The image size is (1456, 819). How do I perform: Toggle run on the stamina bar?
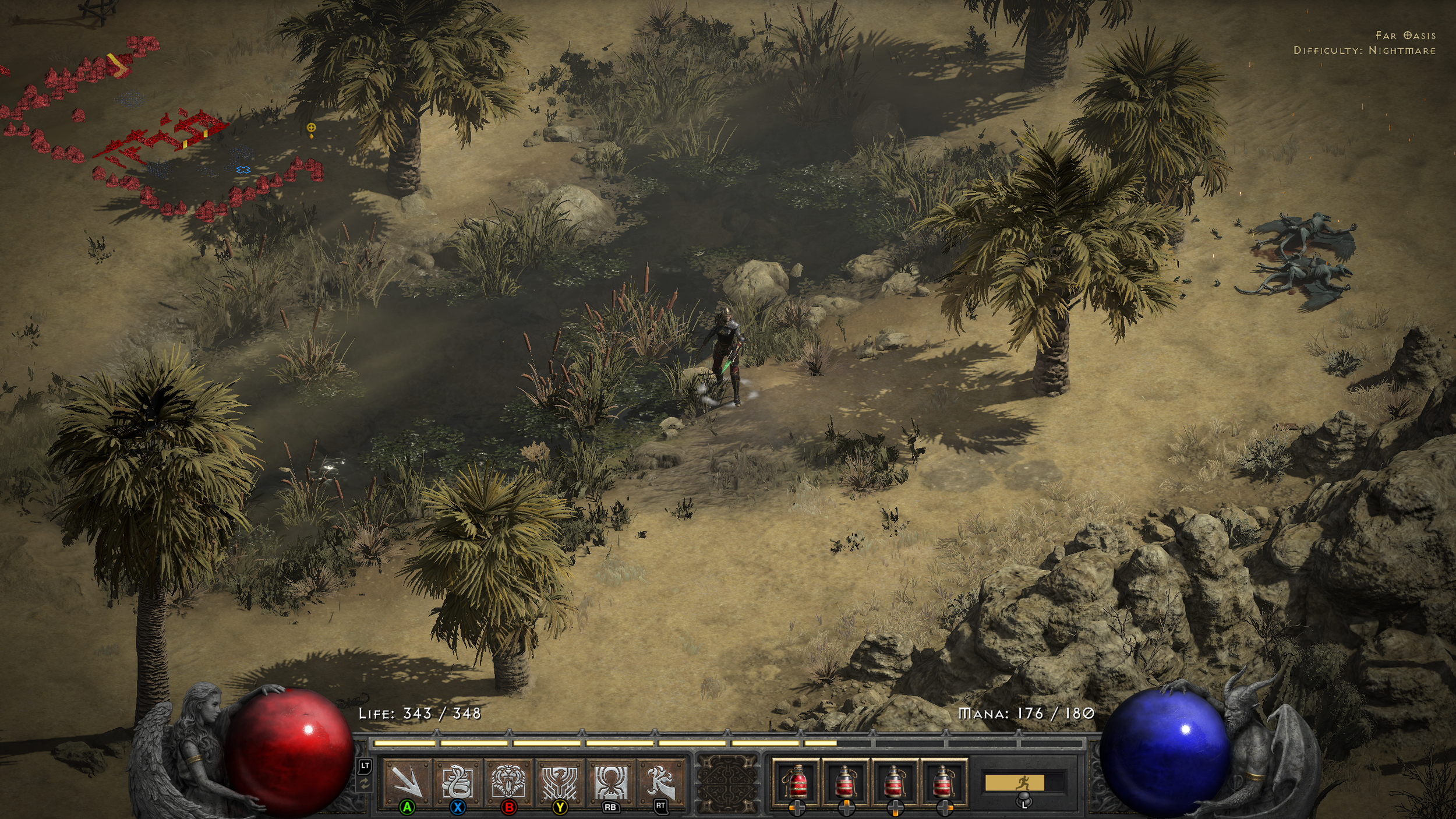coord(1014,783)
